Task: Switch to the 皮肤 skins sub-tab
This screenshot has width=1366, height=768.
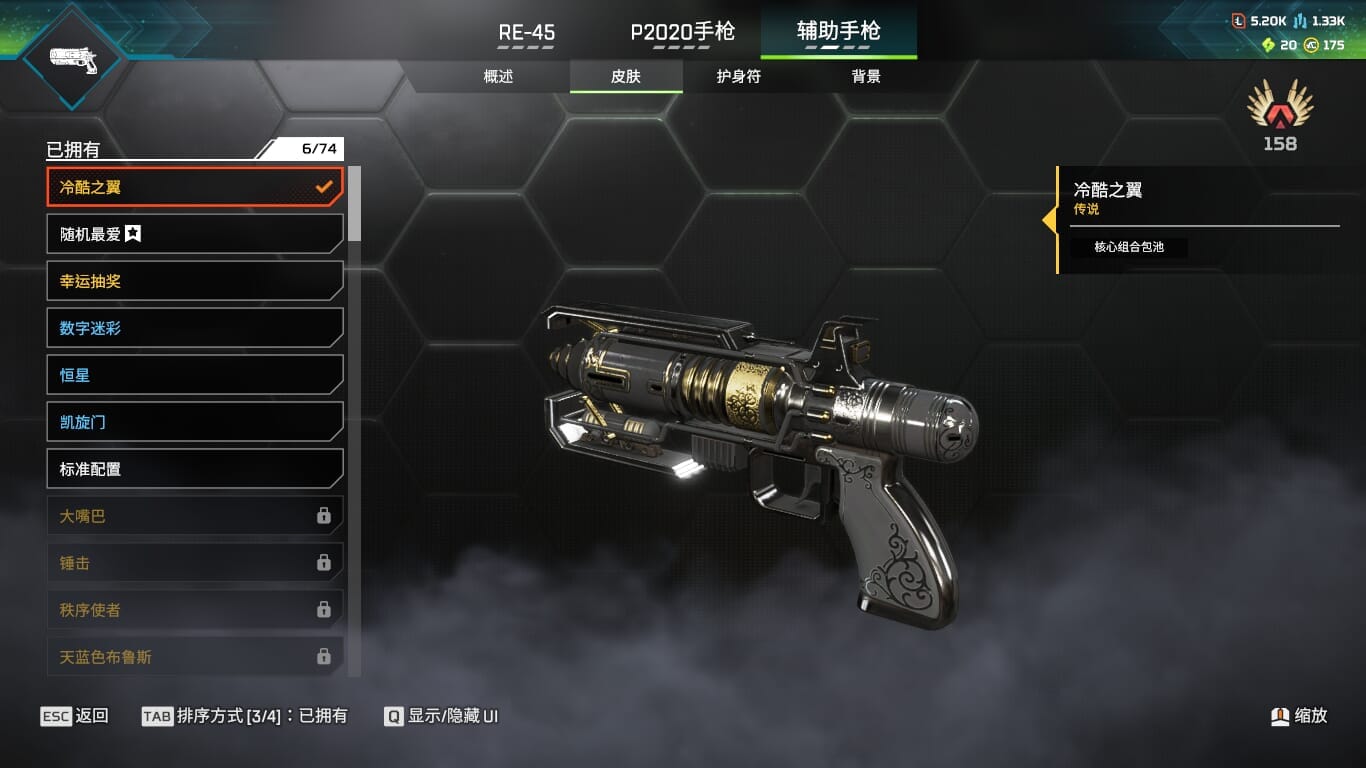Action: pyautogui.click(x=626, y=77)
